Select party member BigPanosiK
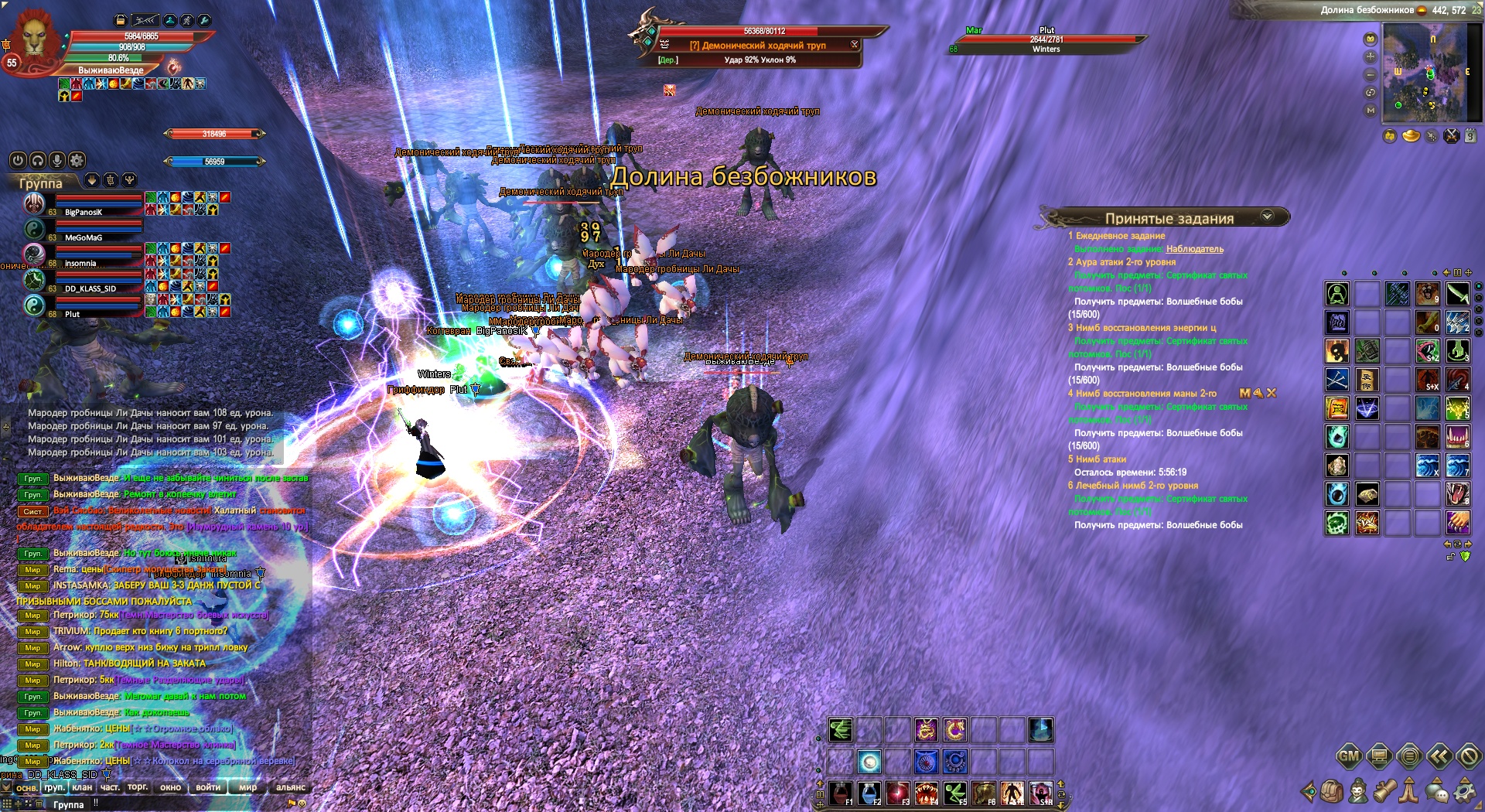Viewport: 1485px width, 812px height. click(84, 212)
